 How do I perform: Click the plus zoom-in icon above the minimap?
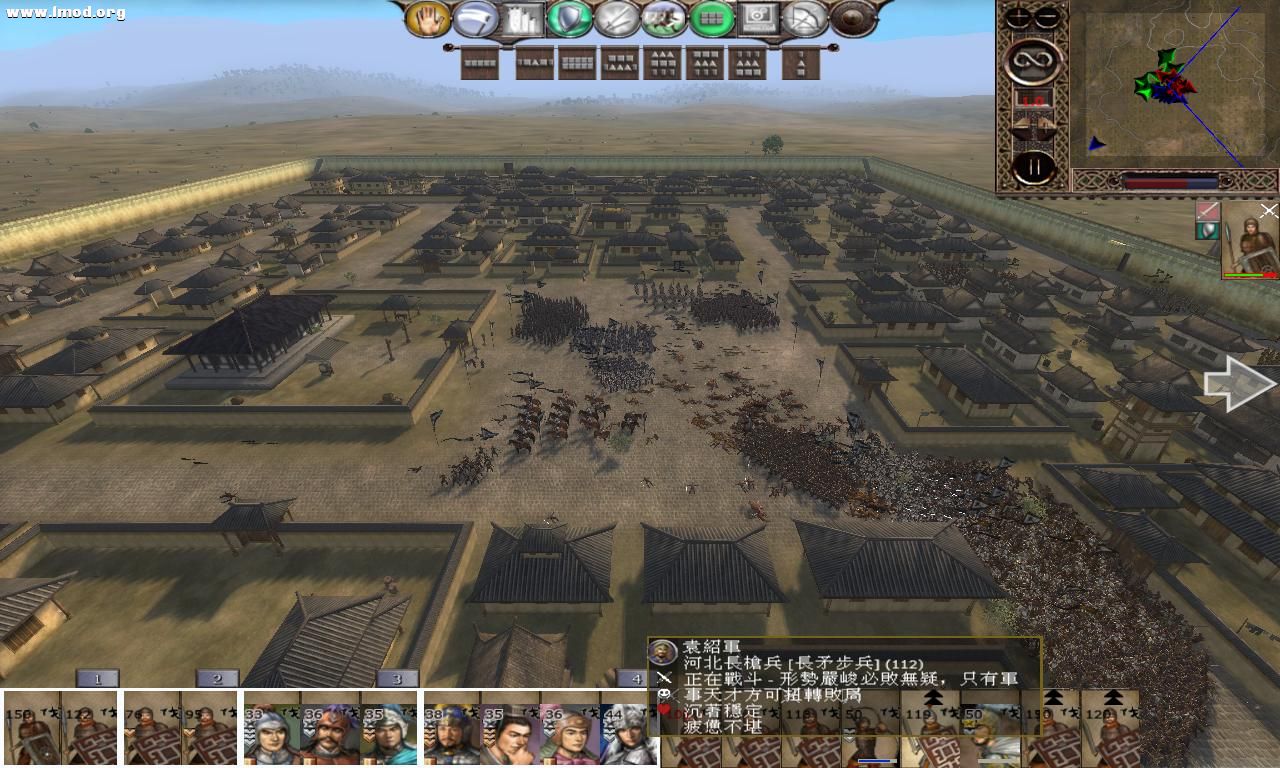coord(1017,16)
